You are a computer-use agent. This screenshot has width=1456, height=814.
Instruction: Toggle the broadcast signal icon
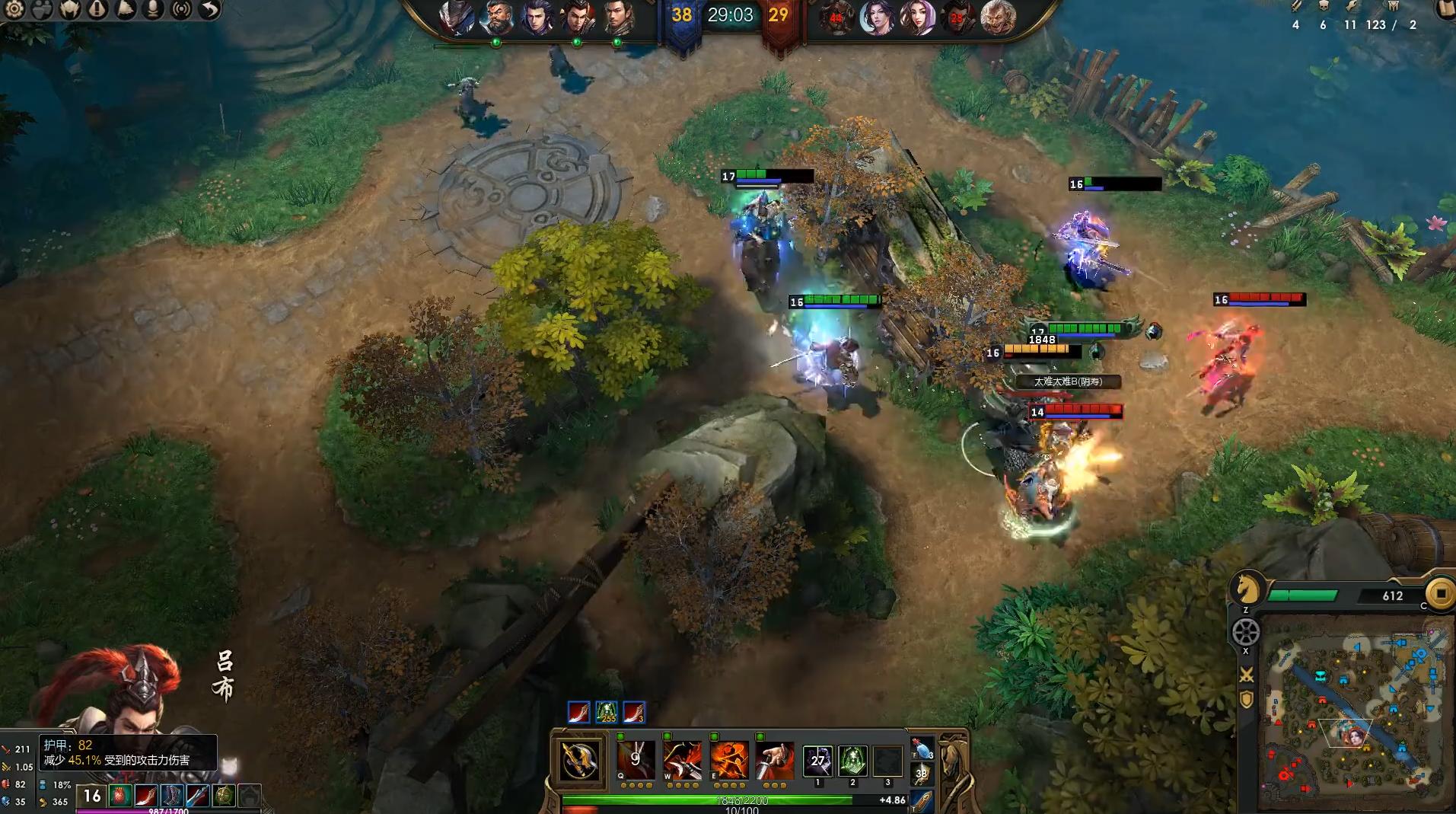(181, 9)
